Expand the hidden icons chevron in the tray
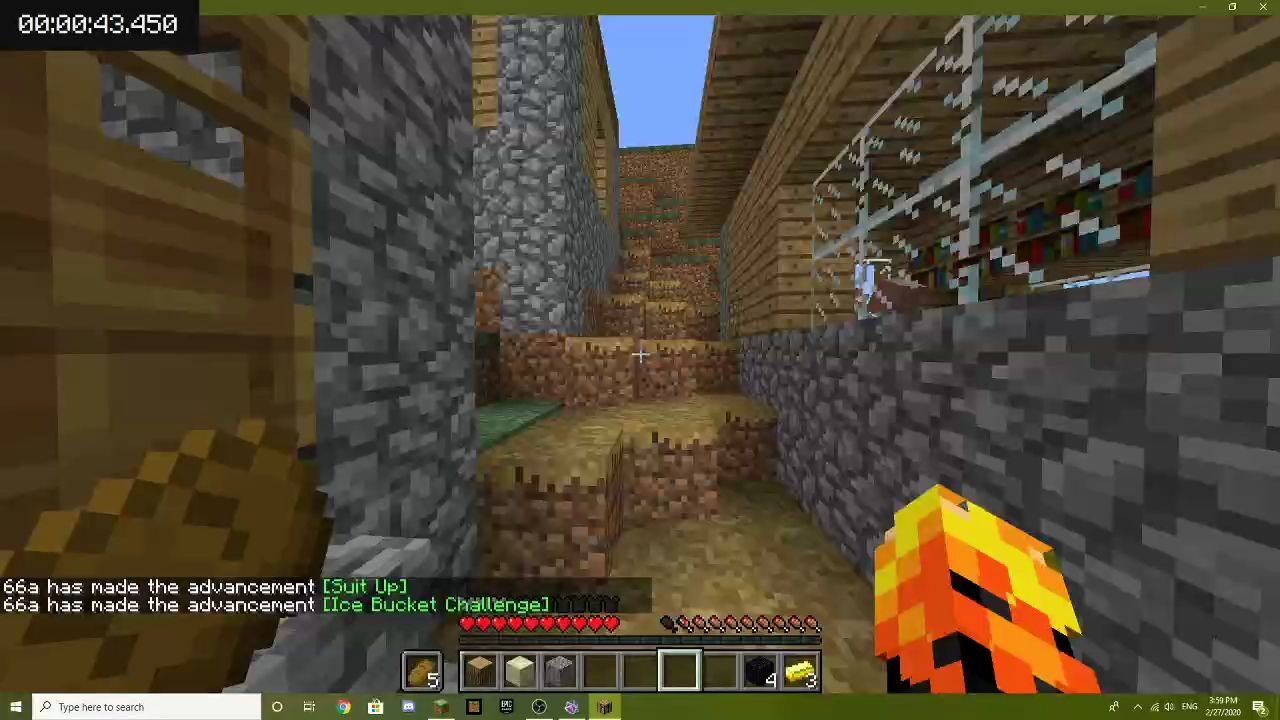The width and height of the screenshot is (1280, 720). [x=1138, y=707]
